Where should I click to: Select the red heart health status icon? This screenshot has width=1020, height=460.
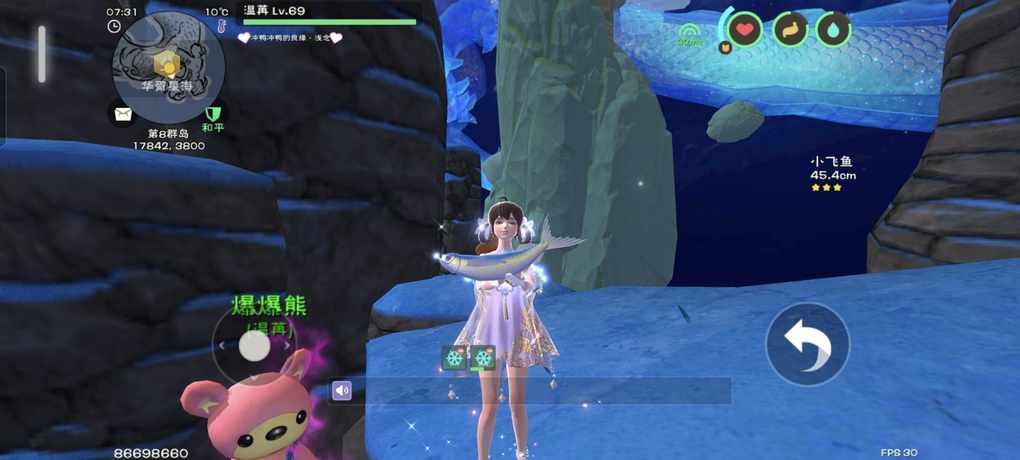(744, 29)
